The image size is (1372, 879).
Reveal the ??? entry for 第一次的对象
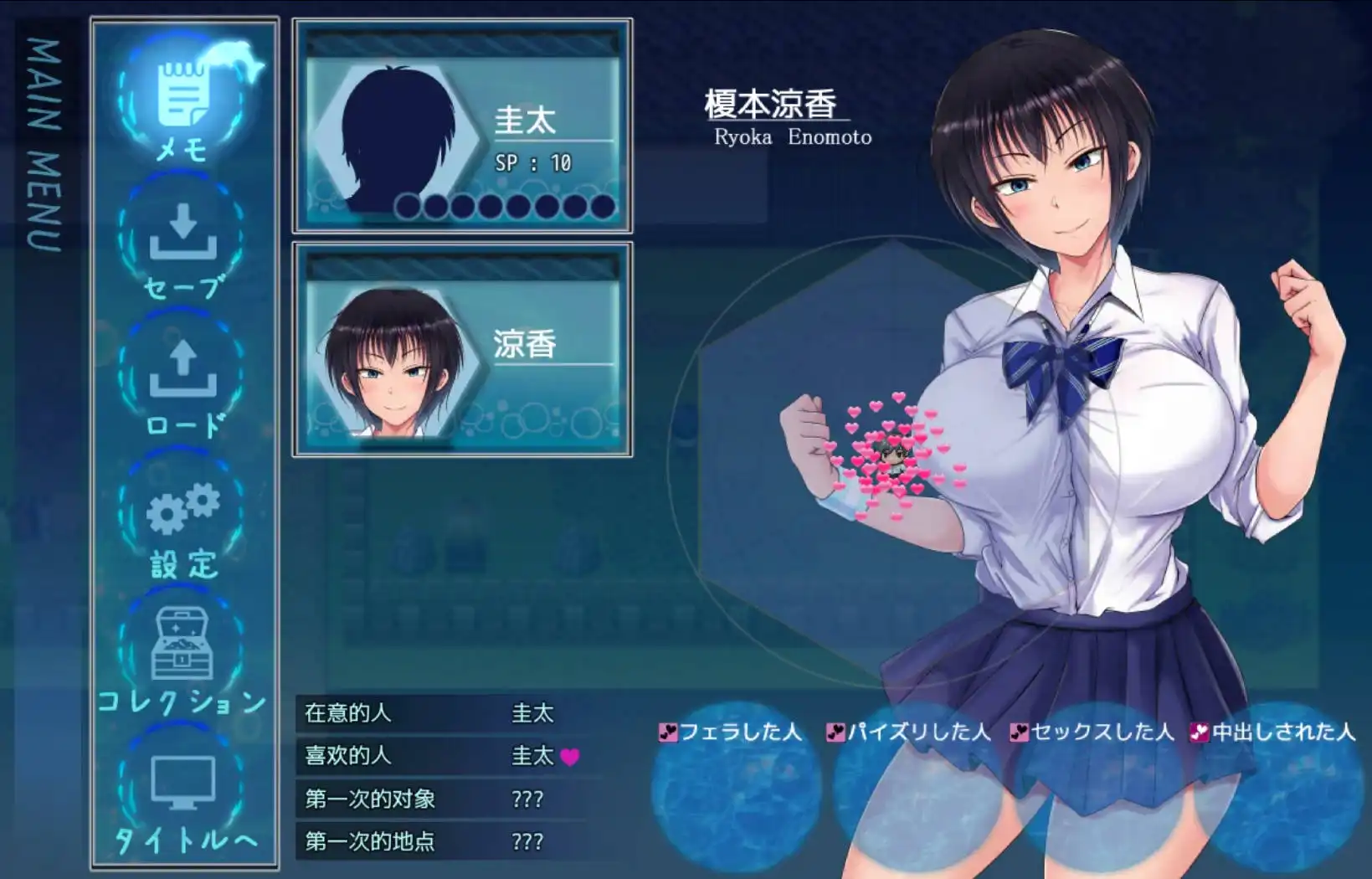coord(529,799)
